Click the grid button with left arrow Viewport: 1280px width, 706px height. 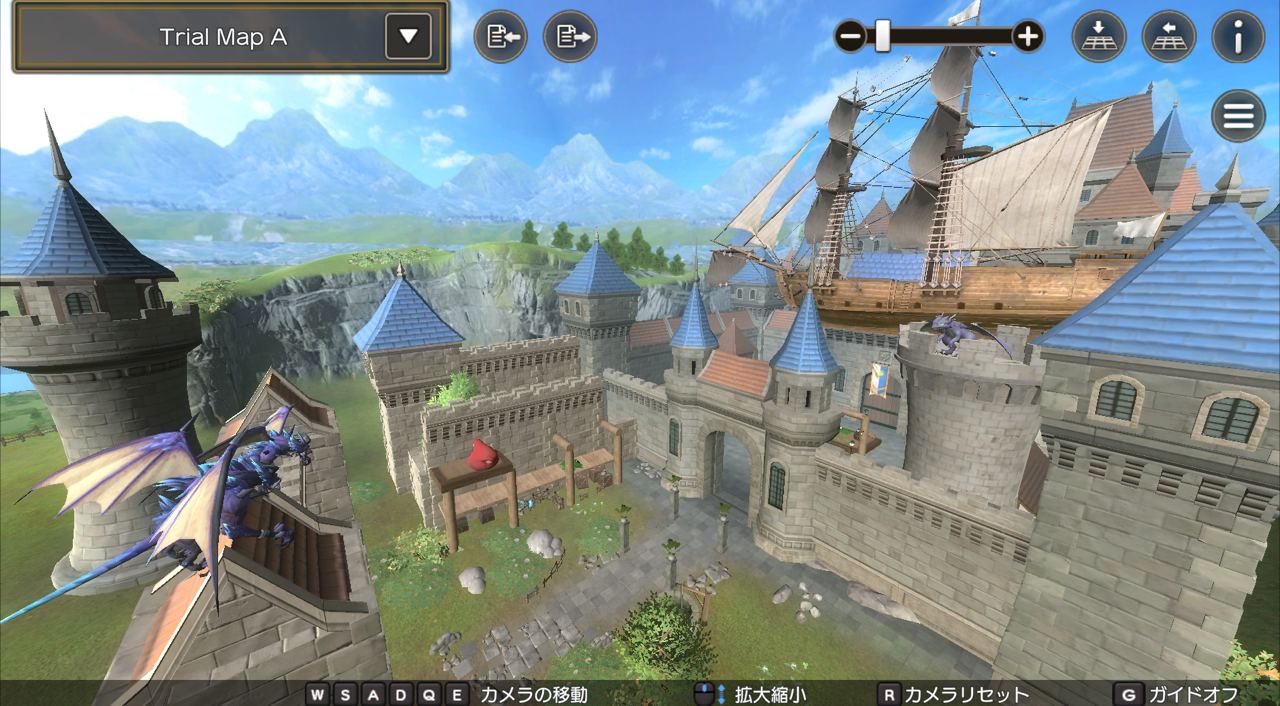tap(1168, 37)
